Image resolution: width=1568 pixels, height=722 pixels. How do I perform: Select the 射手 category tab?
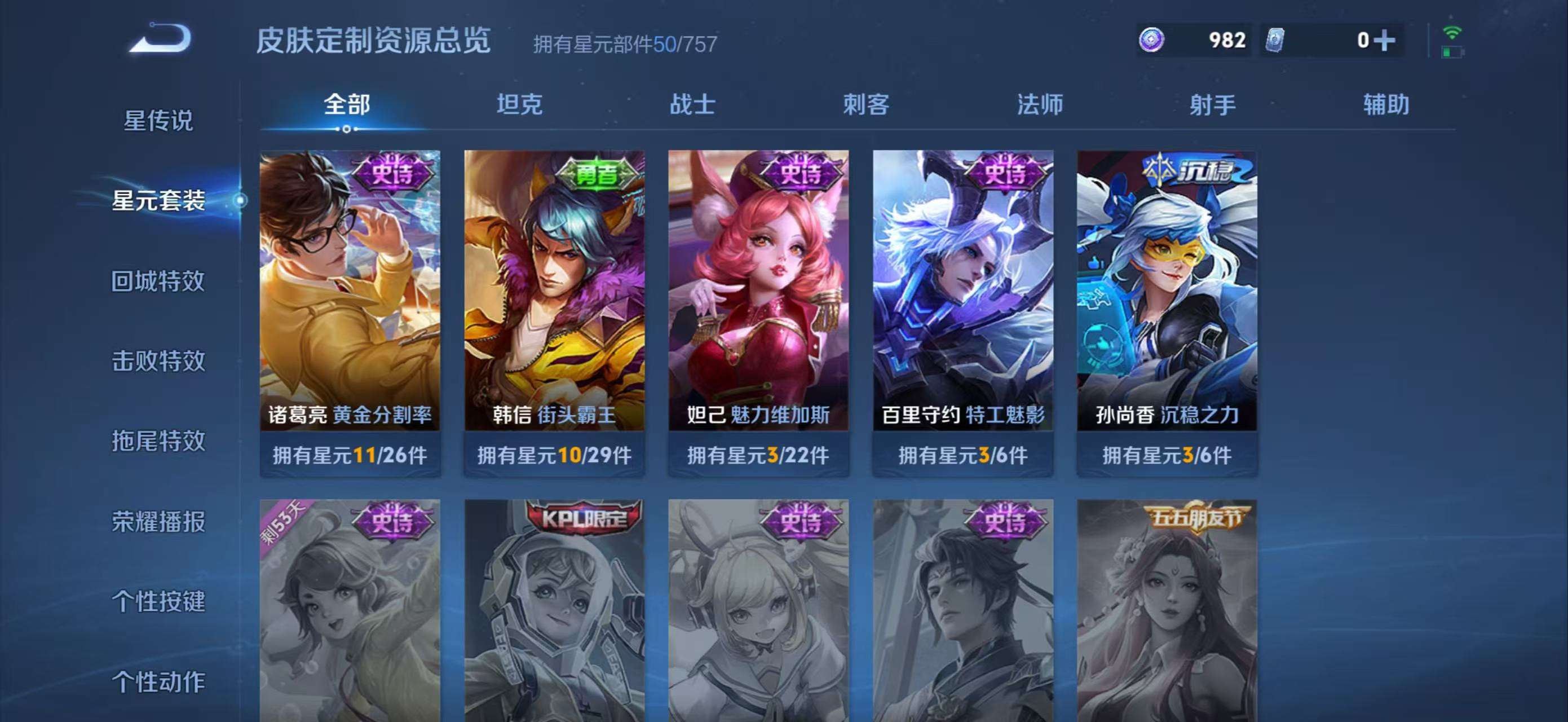pos(1213,105)
